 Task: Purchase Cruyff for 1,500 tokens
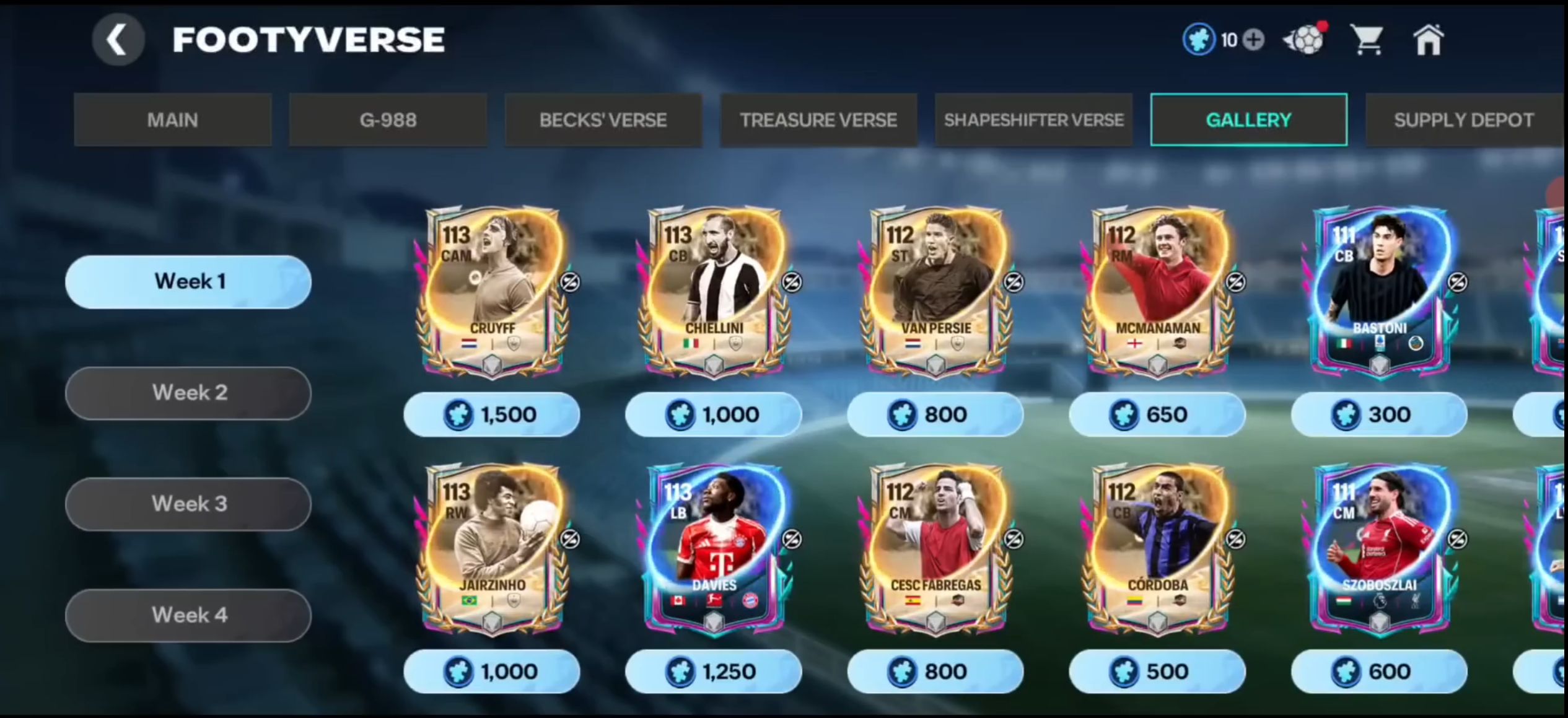point(491,414)
